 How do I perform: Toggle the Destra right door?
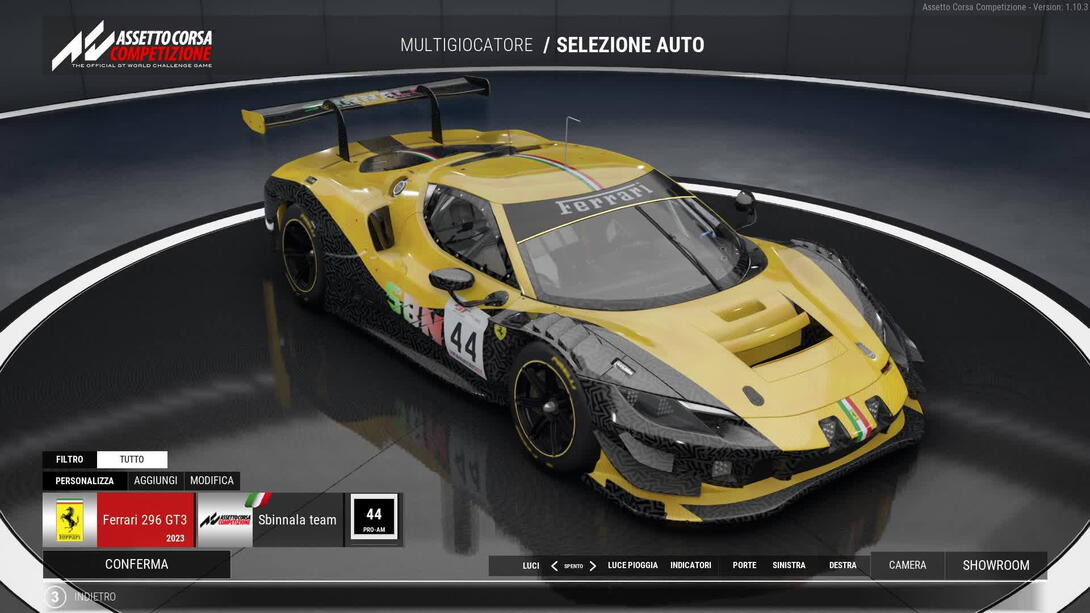[x=843, y=566]
